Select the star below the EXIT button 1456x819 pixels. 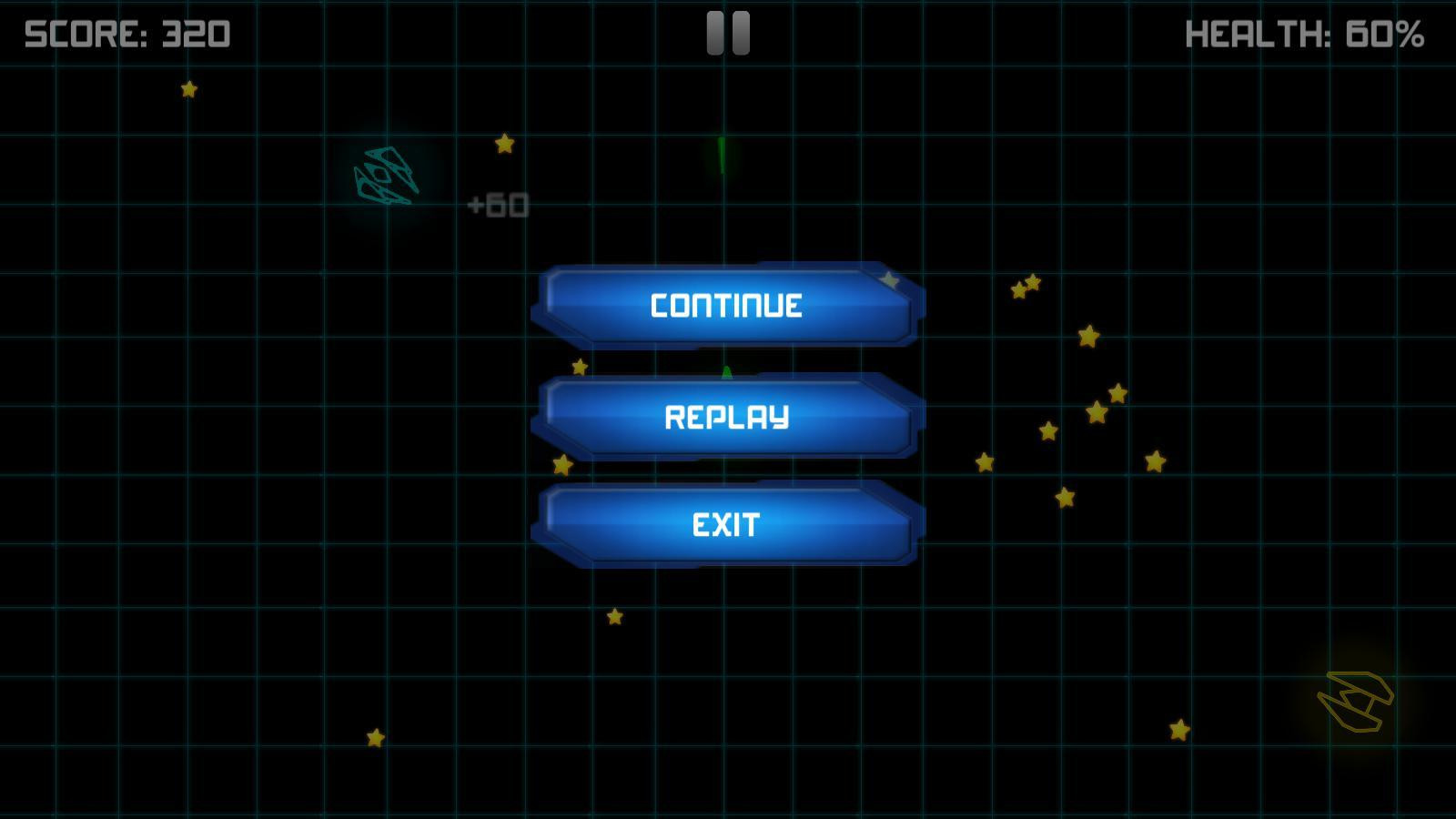coord(615,618)
